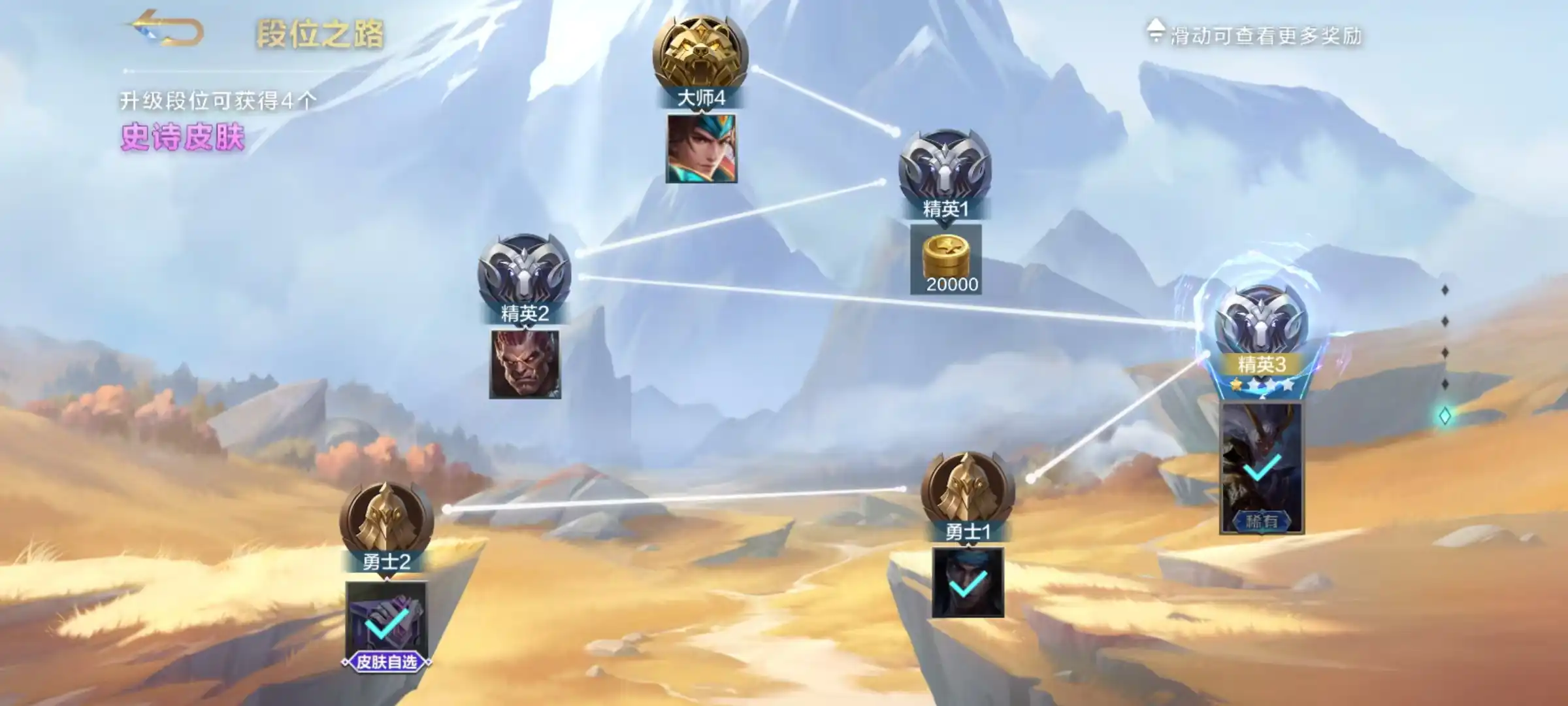Open the 皮肤自选 skin chest reward
The height and width of the screenshot is (706, 1568).
[x=386, y=622]
